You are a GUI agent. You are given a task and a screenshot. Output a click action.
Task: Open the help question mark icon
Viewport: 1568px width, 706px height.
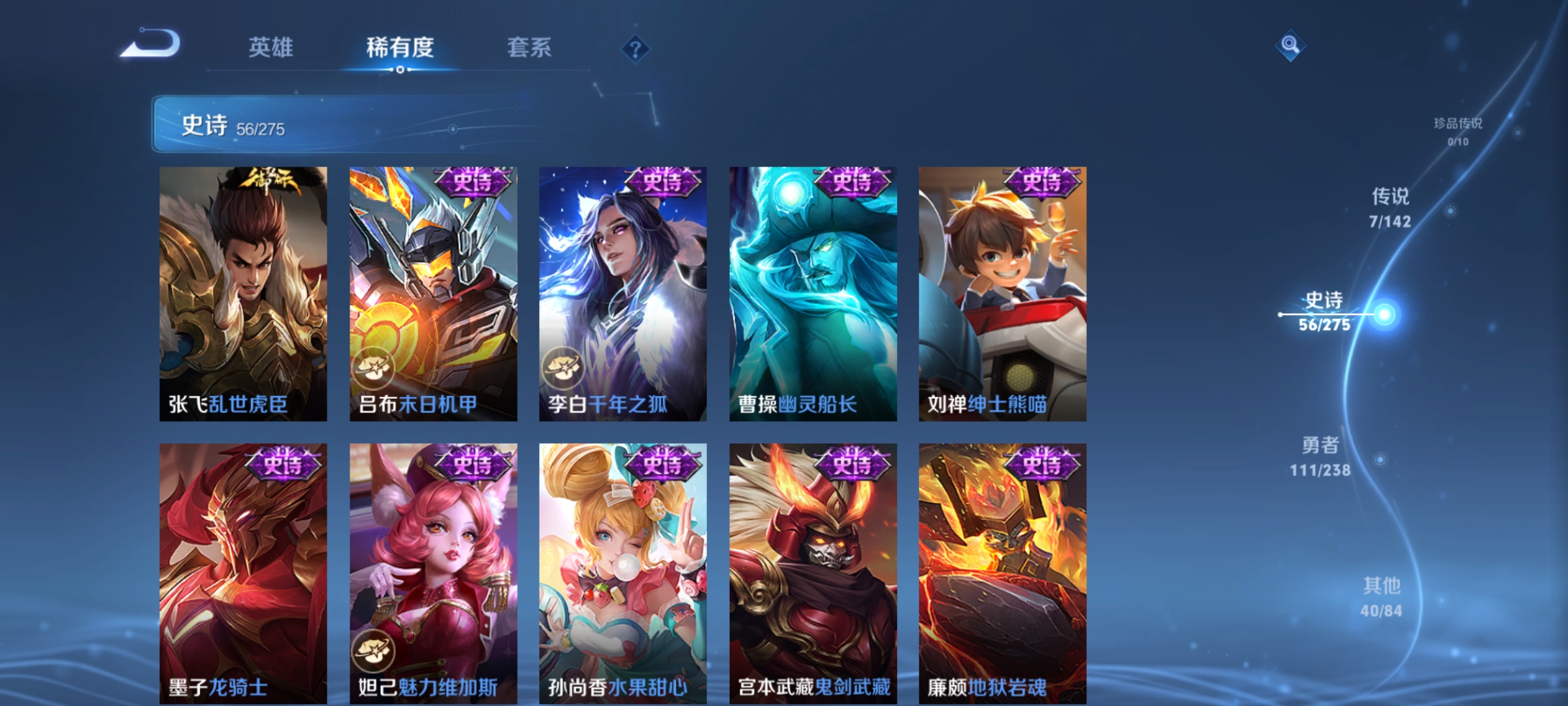(635, 49)
